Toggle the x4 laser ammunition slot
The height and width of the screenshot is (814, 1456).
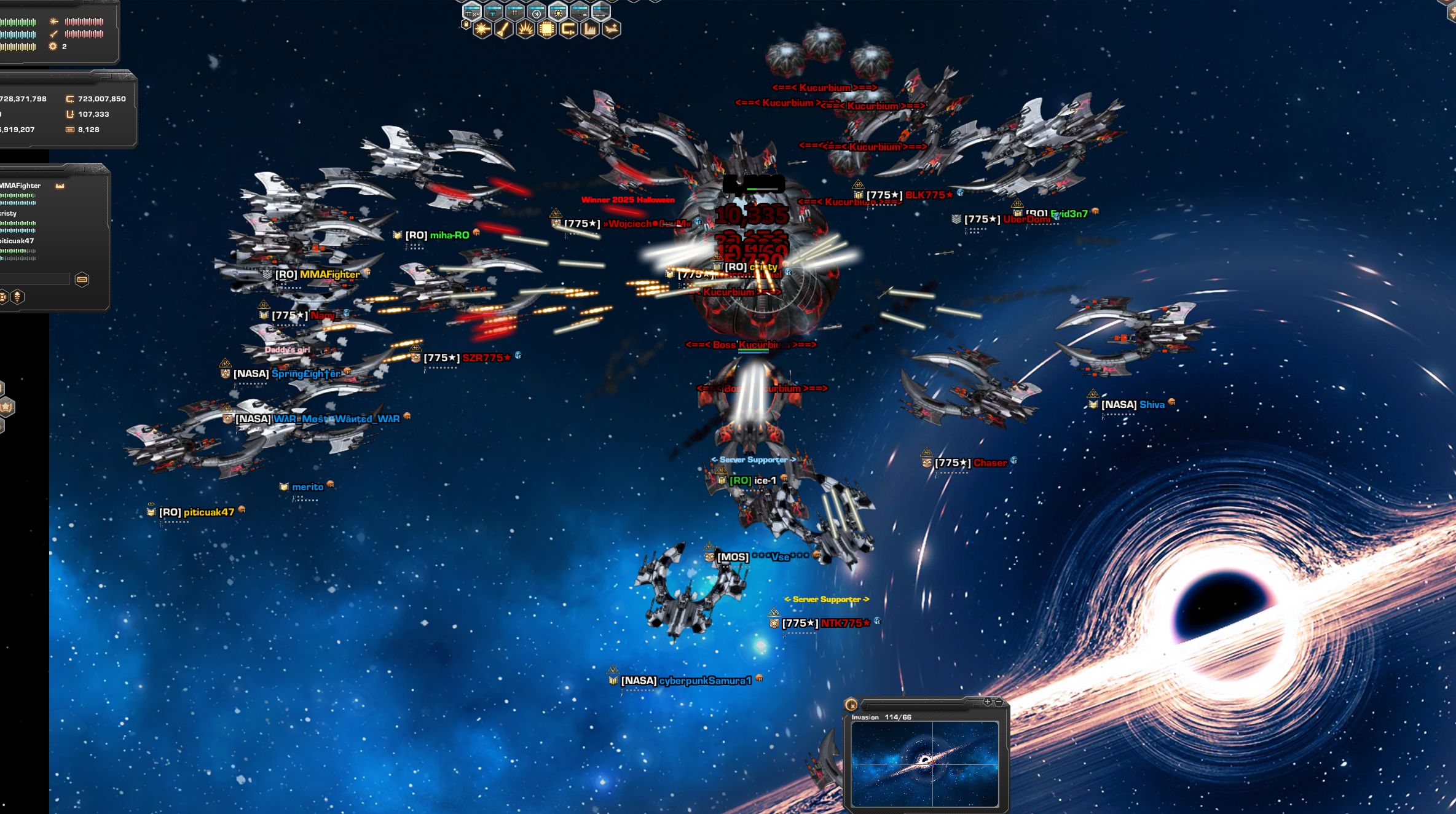pyautogui.click(x=471, y=11)
